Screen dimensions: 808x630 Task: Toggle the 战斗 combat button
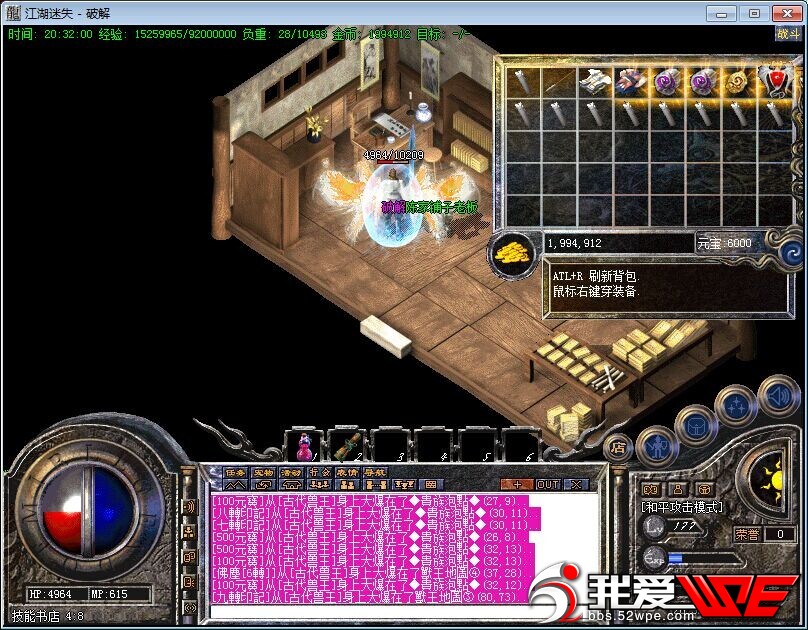pyautogui.click(x=787, y=33)
